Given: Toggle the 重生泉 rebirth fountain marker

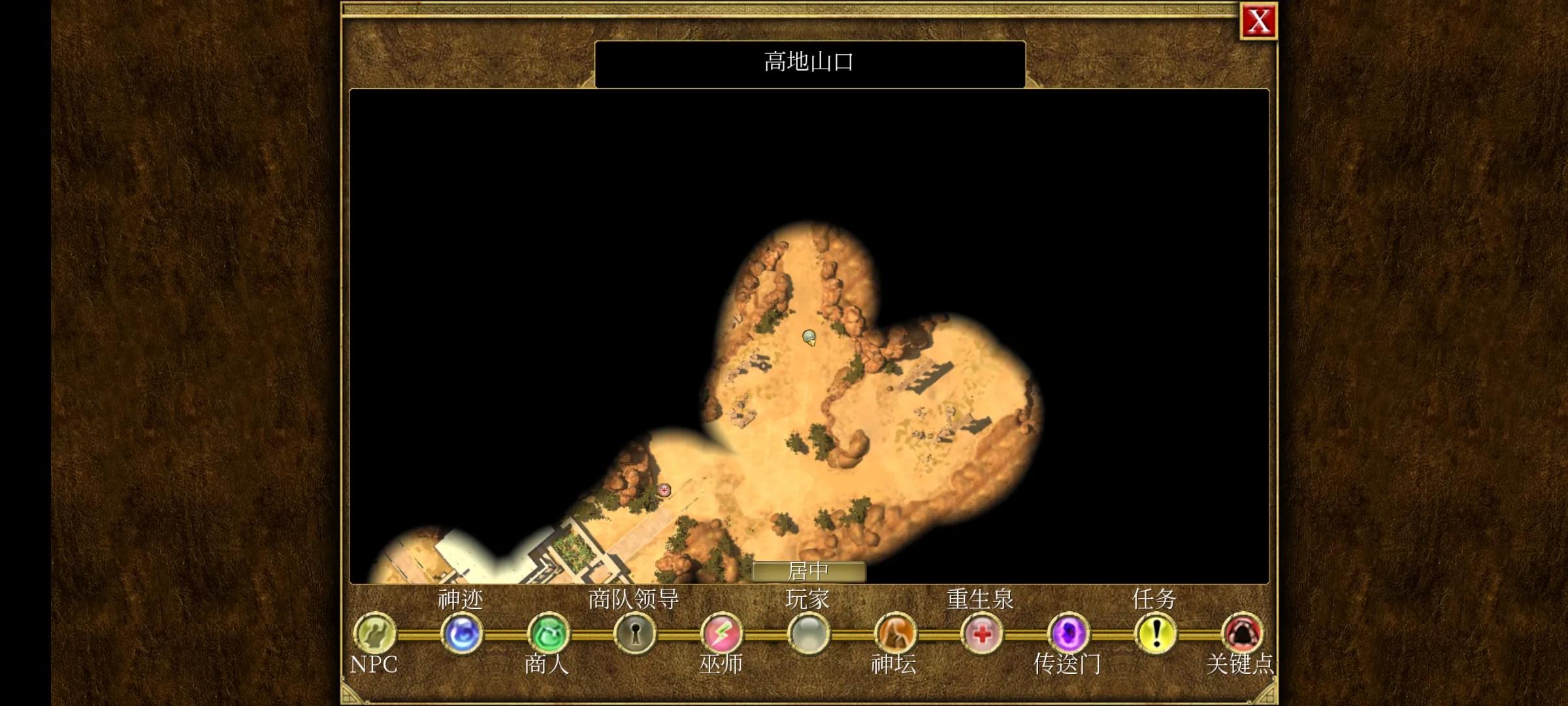Looking at the screenshot, I should coord(982,633).
